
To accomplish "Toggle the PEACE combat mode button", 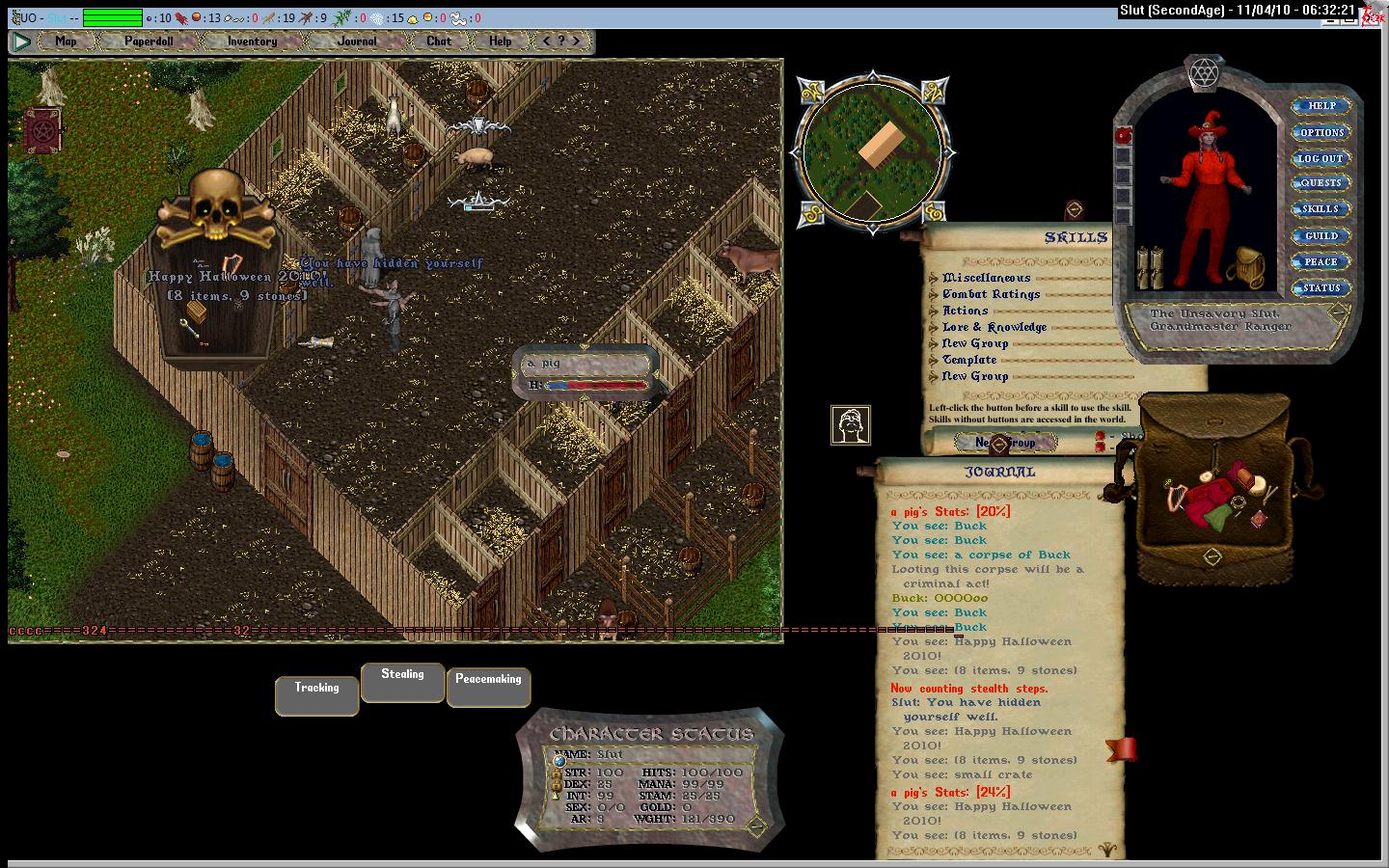I will 1321,261.
